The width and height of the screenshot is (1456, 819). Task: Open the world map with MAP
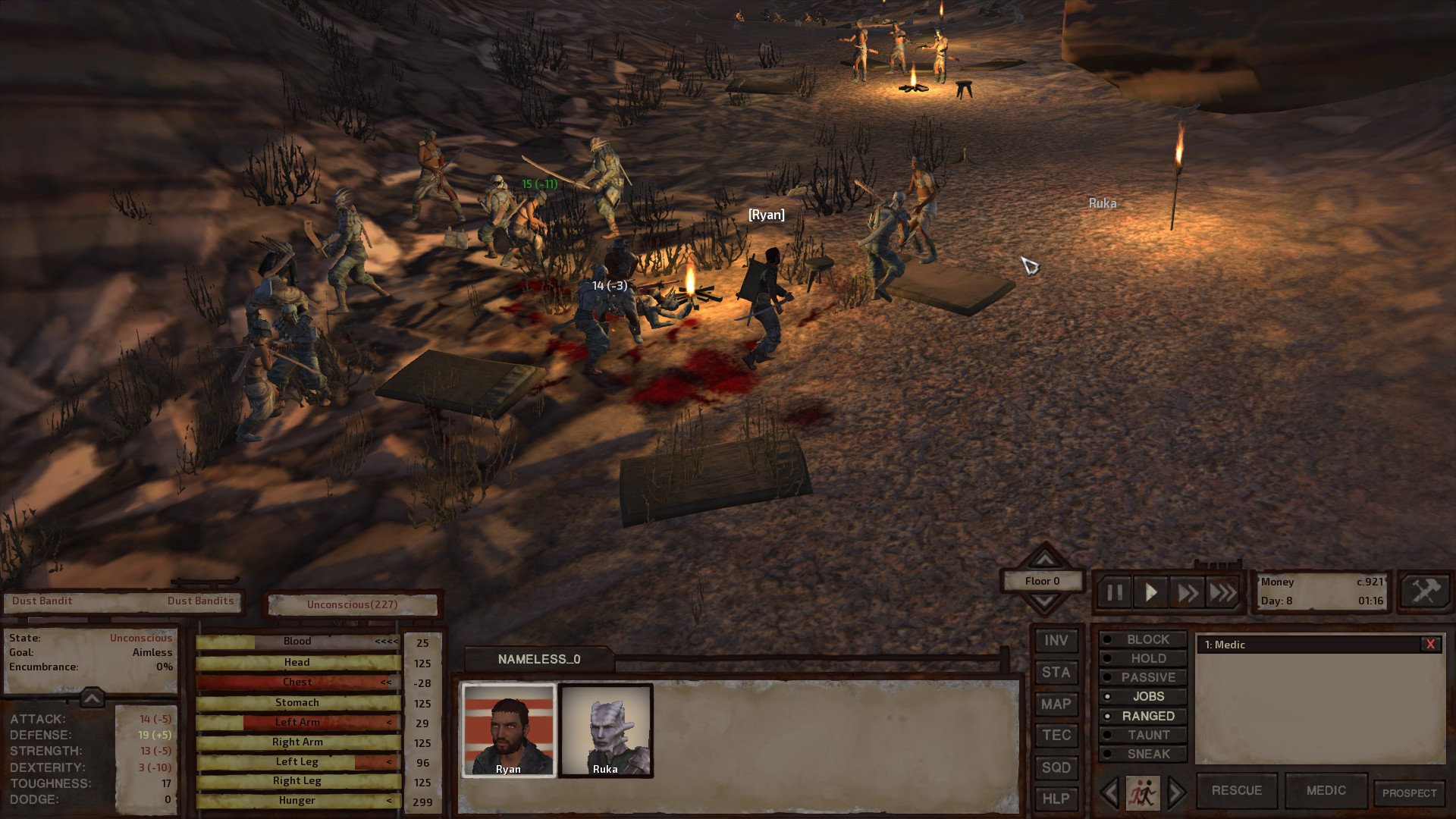point(1056,704)
